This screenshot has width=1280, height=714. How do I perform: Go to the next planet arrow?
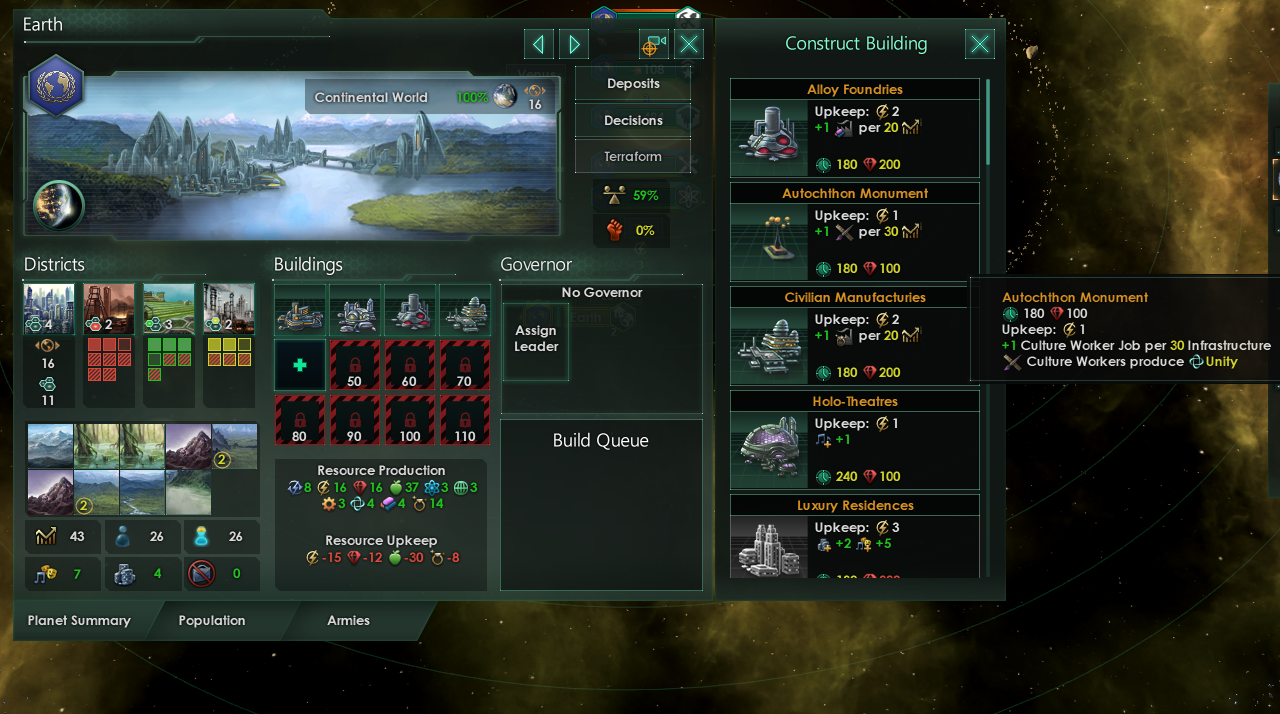(x=574, y=44)
